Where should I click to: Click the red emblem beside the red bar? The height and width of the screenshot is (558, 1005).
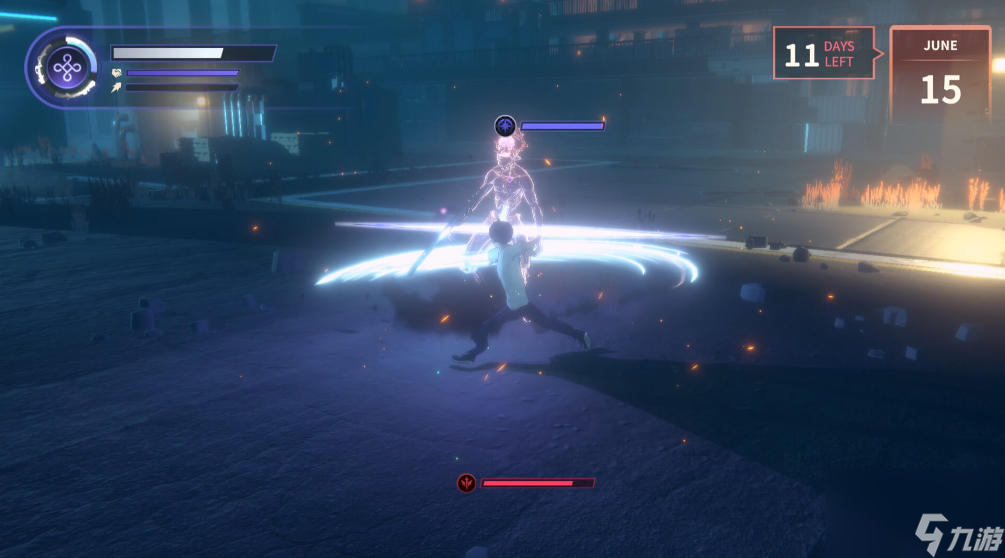pos(466,483)
